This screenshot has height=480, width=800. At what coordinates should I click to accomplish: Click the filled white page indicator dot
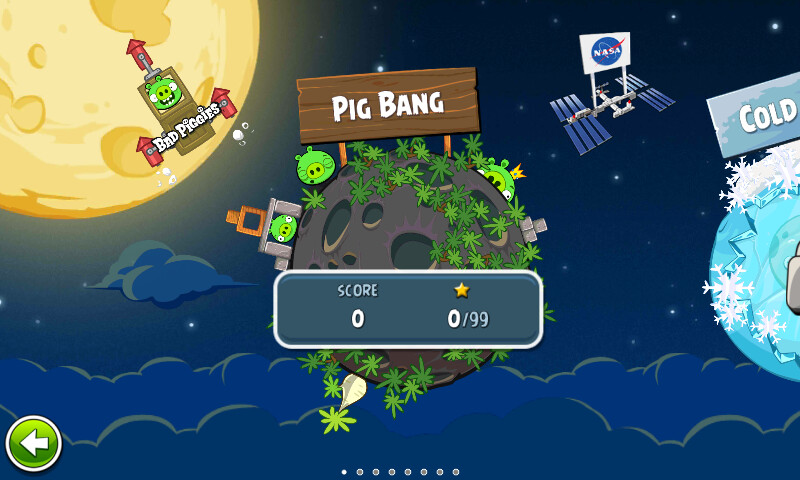pyautogui.click(x=344, y=471)
